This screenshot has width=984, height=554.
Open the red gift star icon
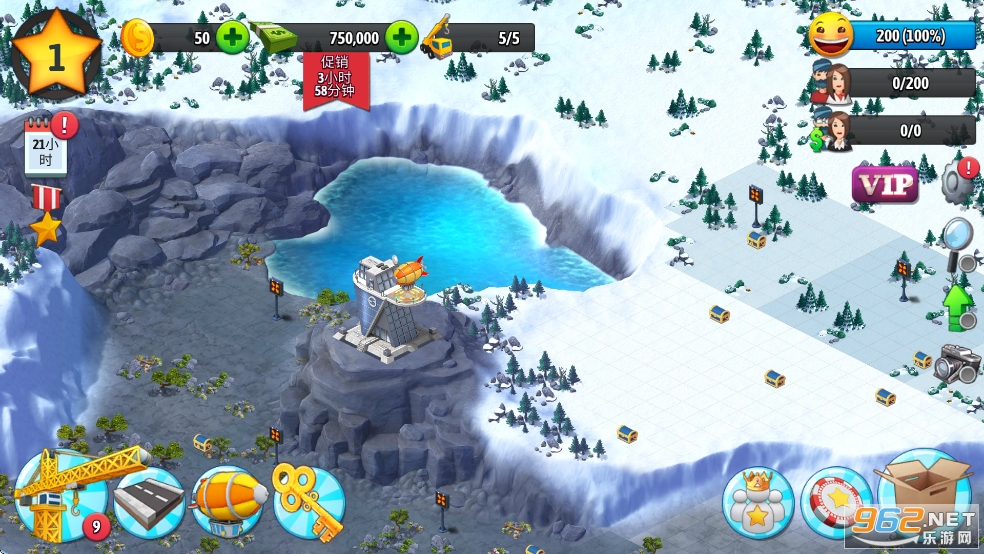46,215
